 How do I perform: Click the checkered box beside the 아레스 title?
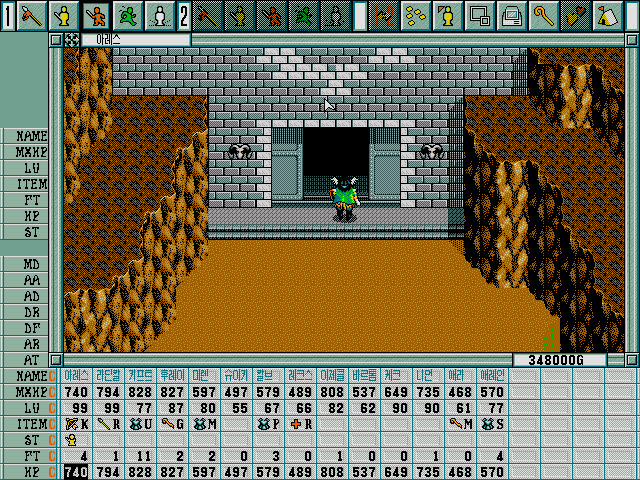point(71,39)
